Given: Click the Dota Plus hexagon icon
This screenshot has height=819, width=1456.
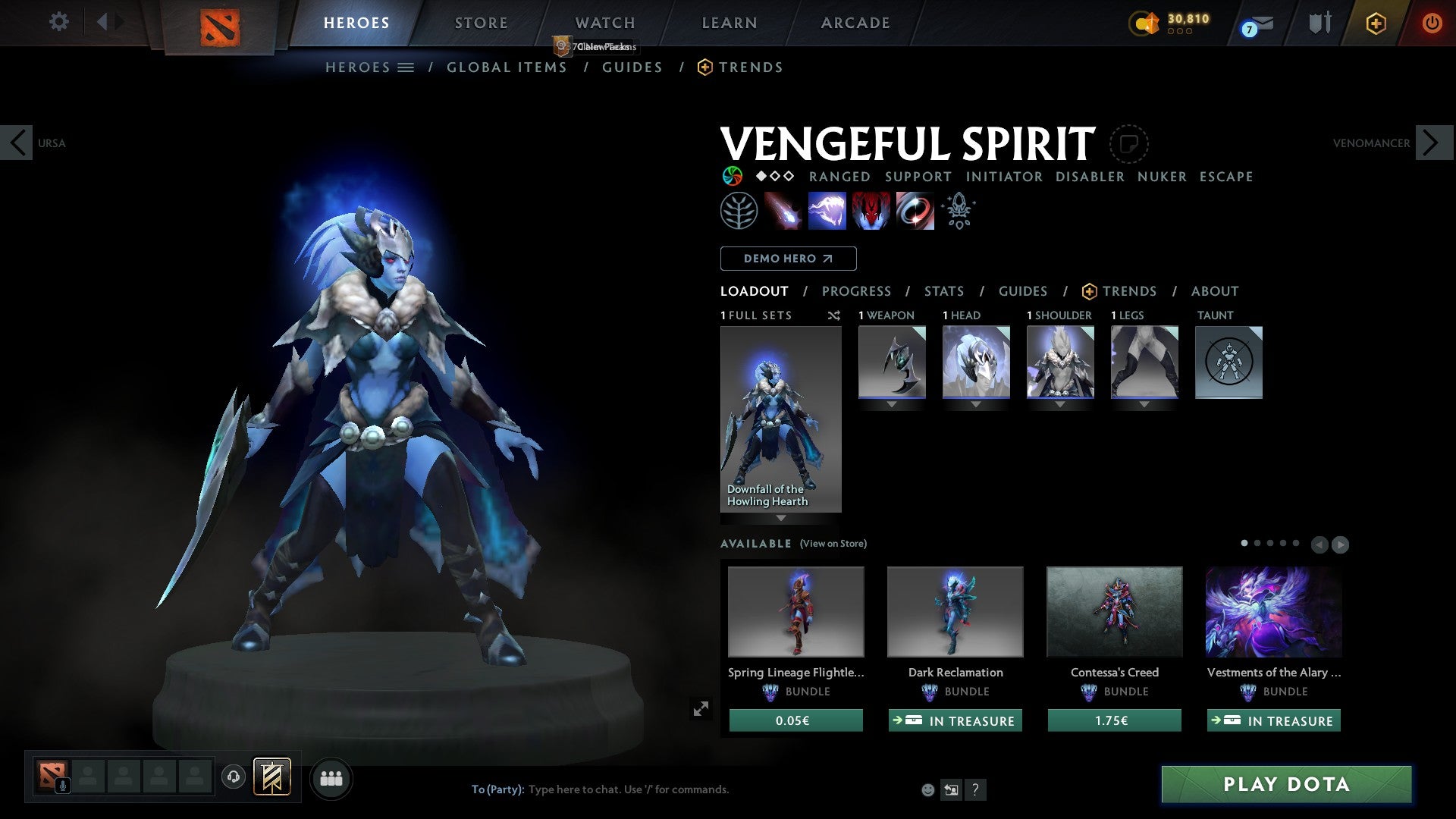Looking at the screenshot, I should tap(1376, 24).
